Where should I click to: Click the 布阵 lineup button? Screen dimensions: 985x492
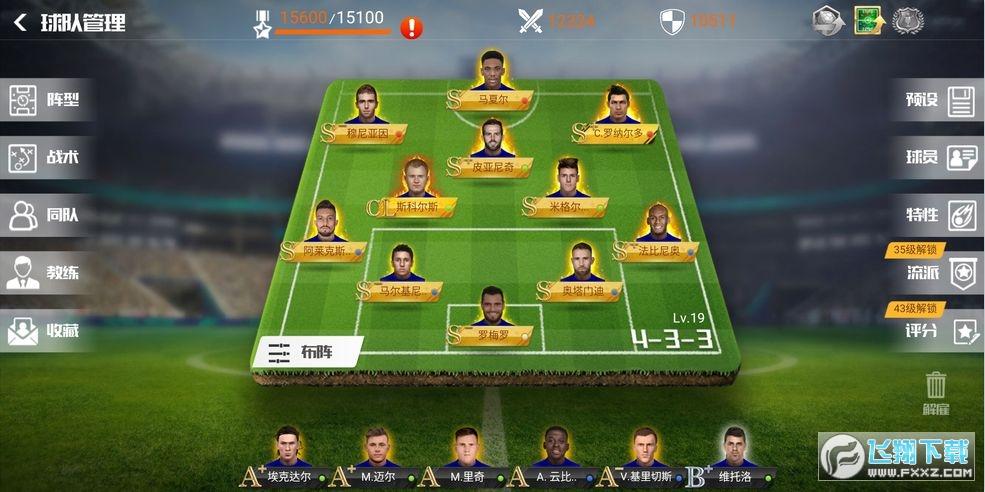(310, 352)
